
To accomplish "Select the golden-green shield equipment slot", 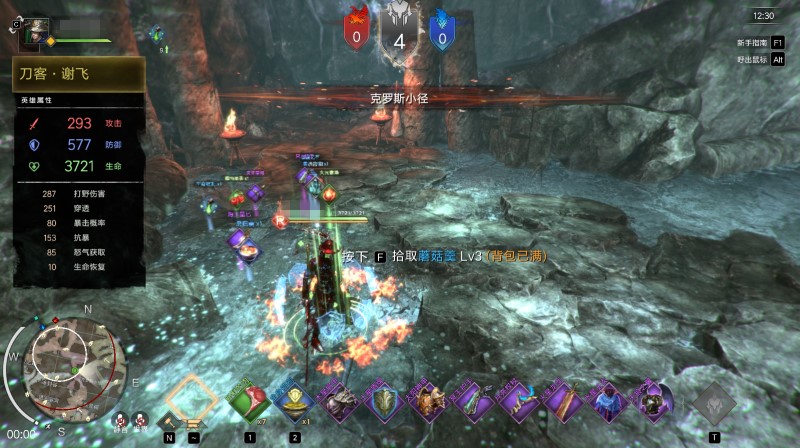I will coord(384,402).
